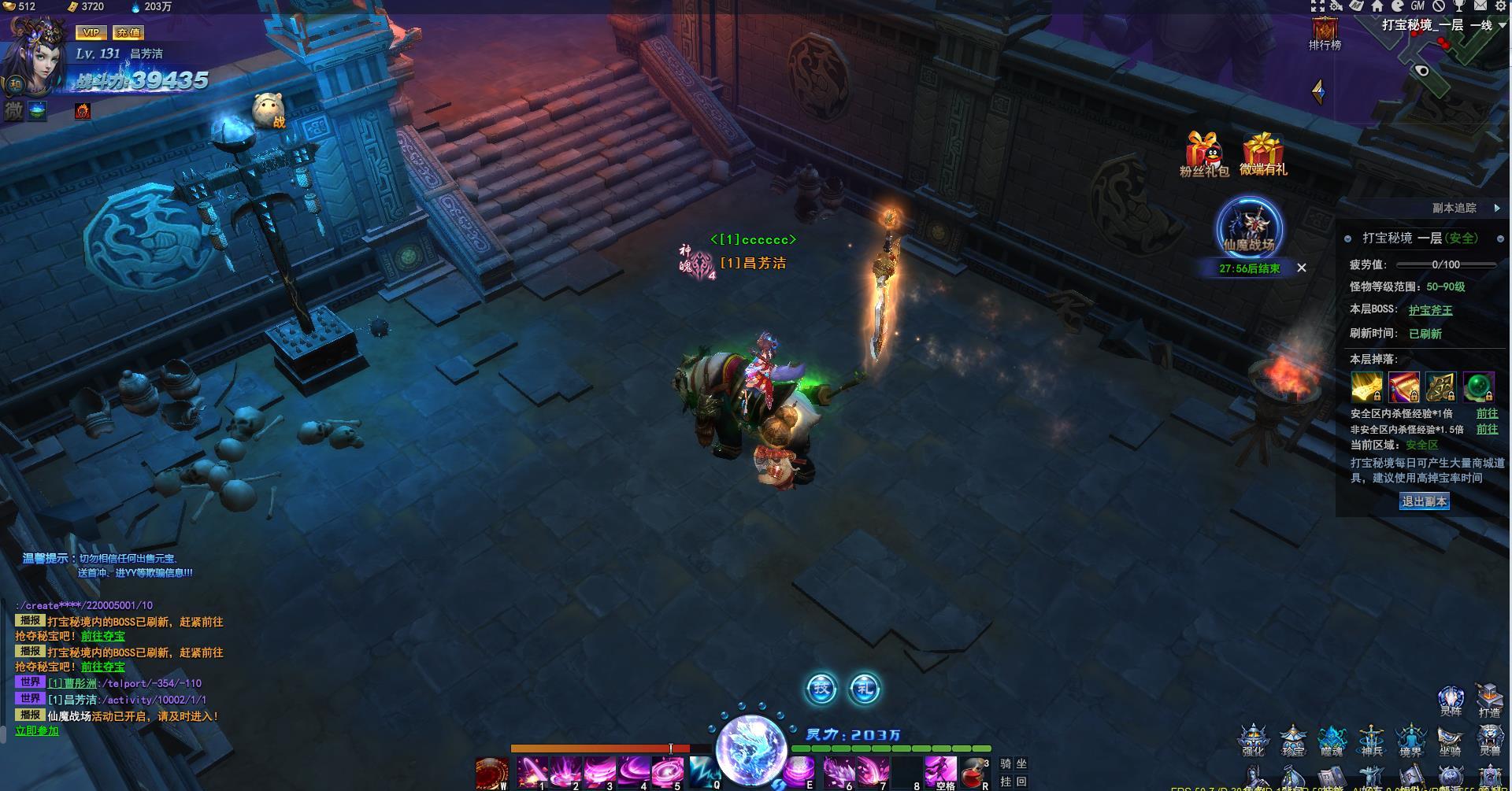
Task: Use the red potion in R slot
Action: [974, 773]
